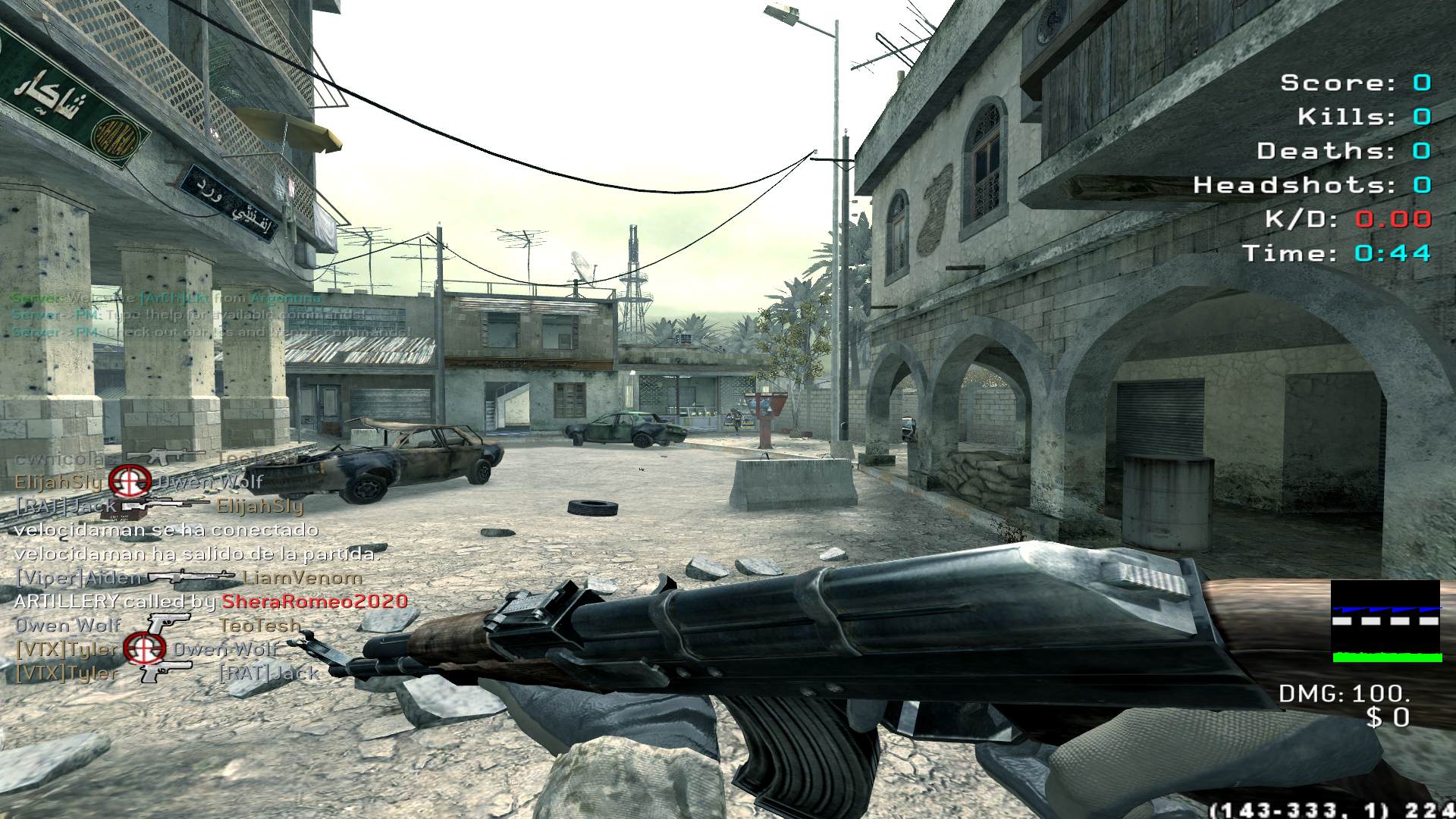Click the sniper rifle icon beside [RAT]Jack
Screen dimensions: 1456x819
coord(165,504)
